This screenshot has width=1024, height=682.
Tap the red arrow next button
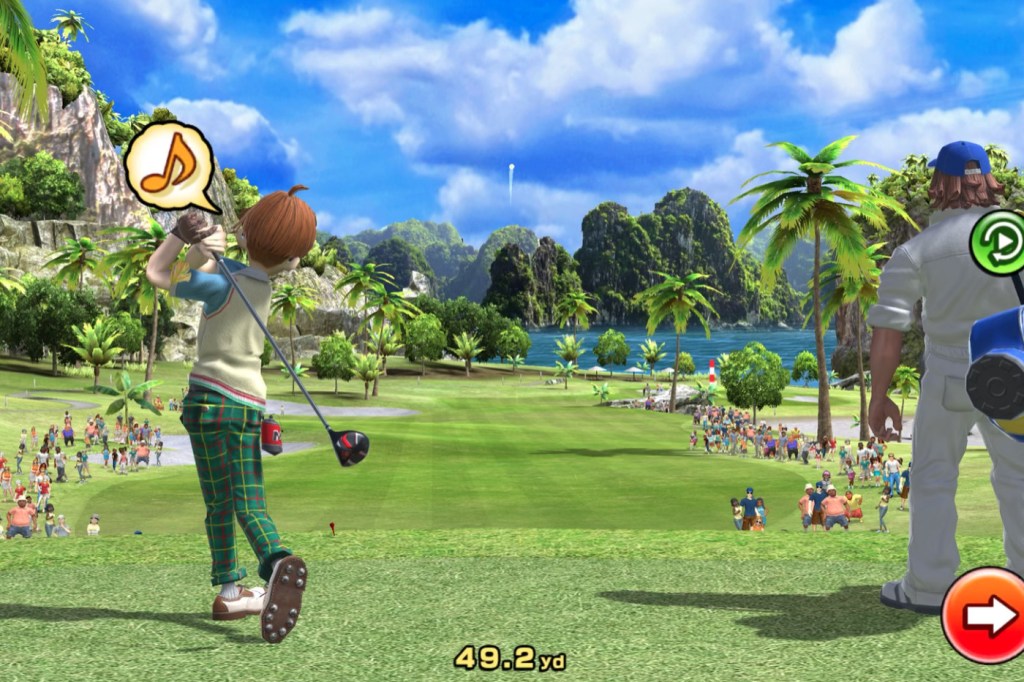pos(986,615)
